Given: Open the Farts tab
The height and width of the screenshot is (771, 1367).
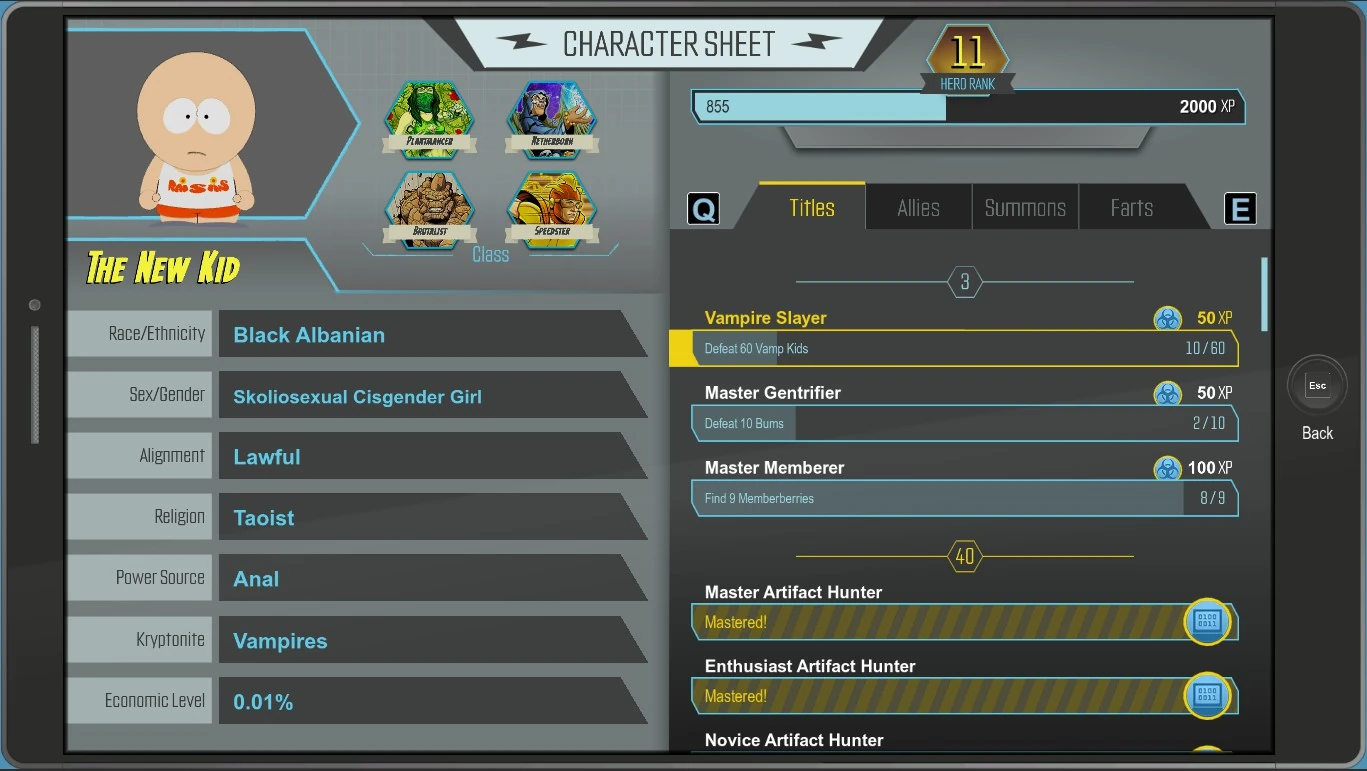Looking at the screenshot, I should (x=1129, y=207).
